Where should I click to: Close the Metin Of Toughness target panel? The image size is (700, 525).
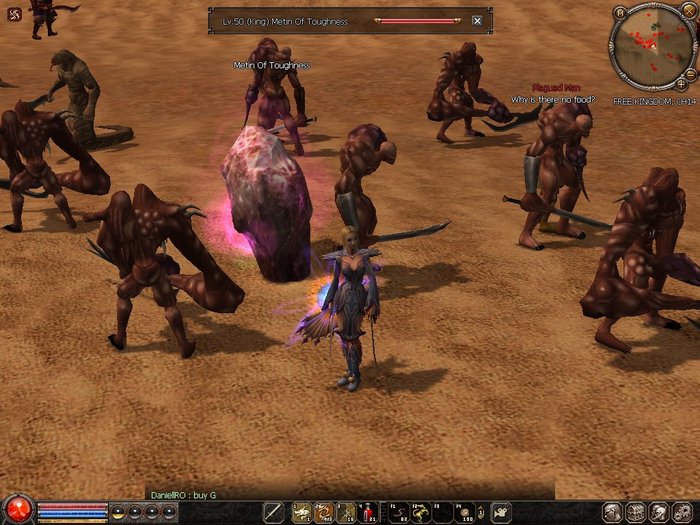tap(477, 20)
